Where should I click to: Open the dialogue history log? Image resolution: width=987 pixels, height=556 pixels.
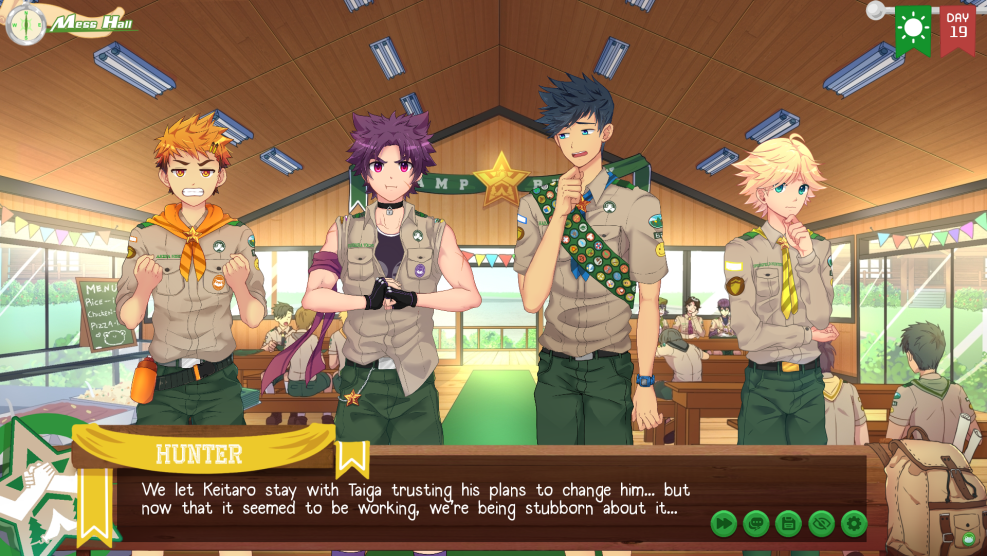click(756, 522)
